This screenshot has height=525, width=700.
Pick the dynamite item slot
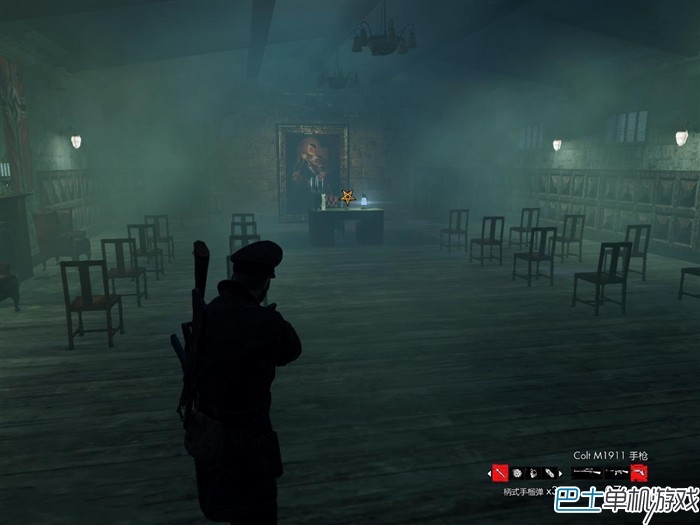pos(549,473)
